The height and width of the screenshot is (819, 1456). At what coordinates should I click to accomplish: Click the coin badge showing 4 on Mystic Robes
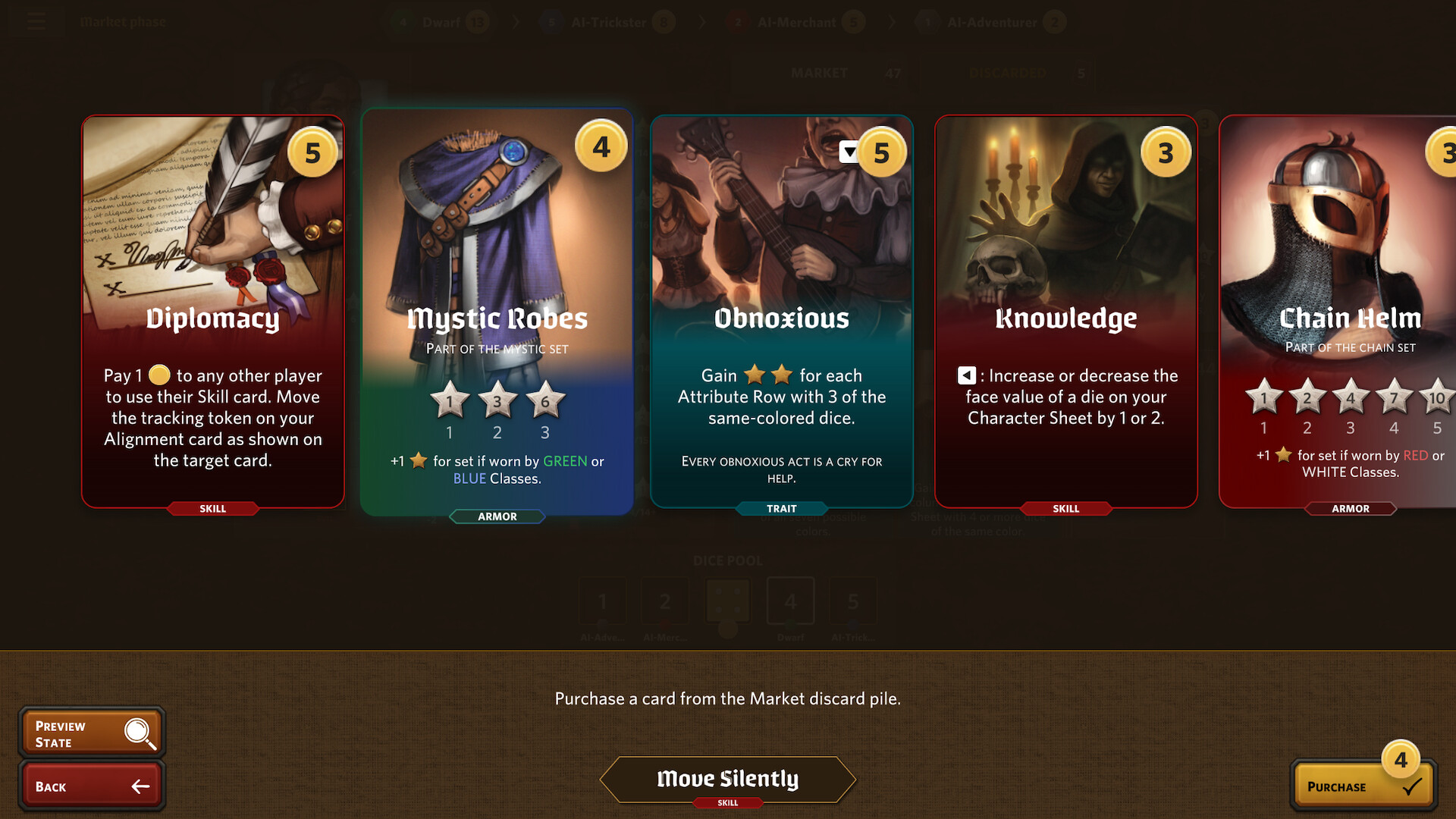click(600, 148)
